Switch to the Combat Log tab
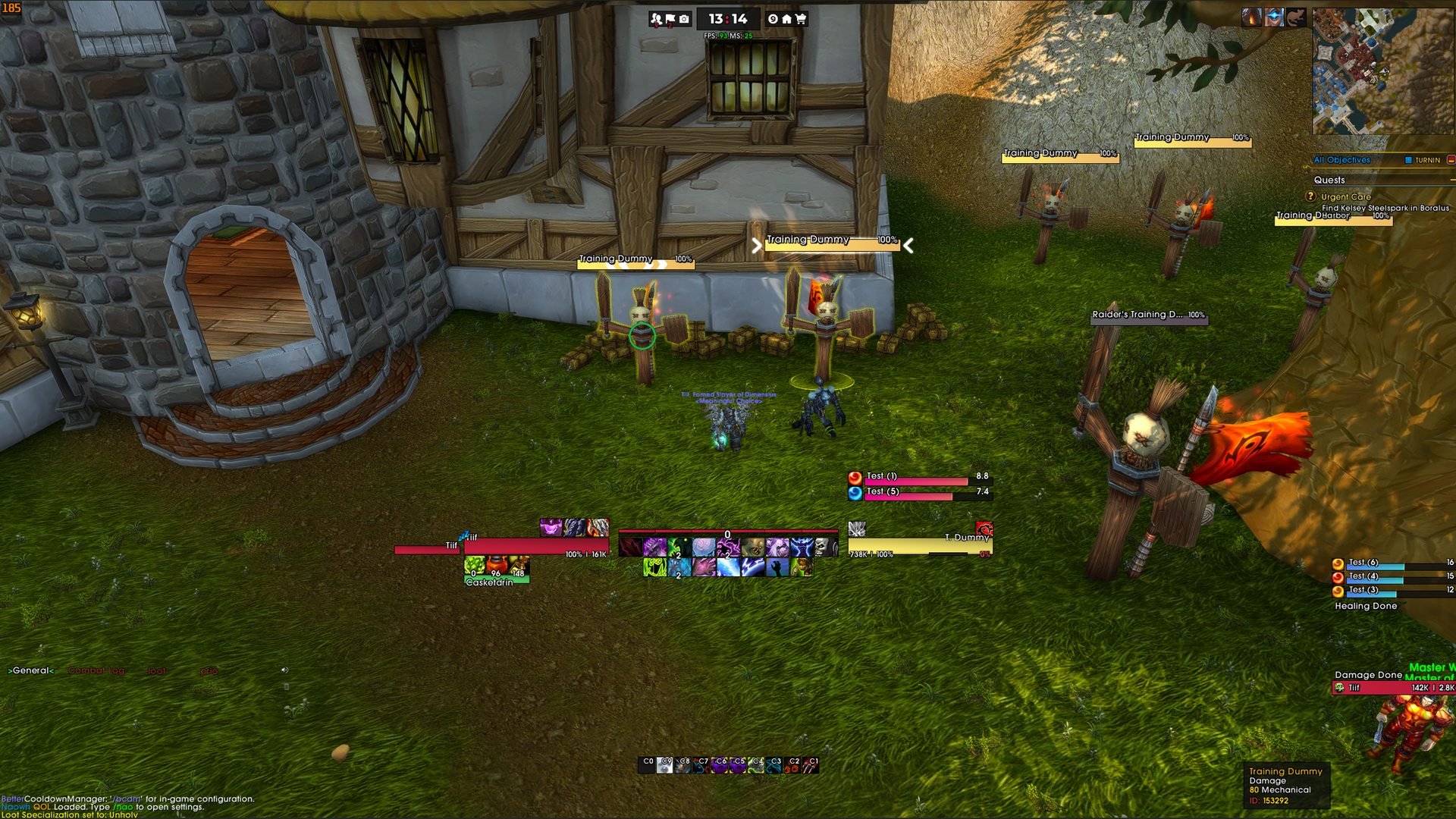Viewport: 1456px width, 819px height. pos(96,670)
